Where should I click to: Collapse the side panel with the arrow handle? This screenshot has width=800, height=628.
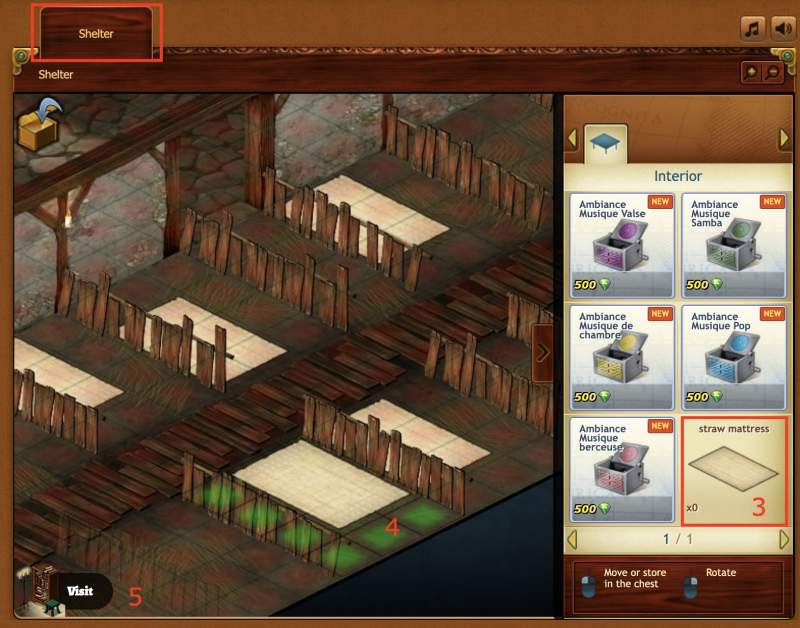tap(543, 352)
